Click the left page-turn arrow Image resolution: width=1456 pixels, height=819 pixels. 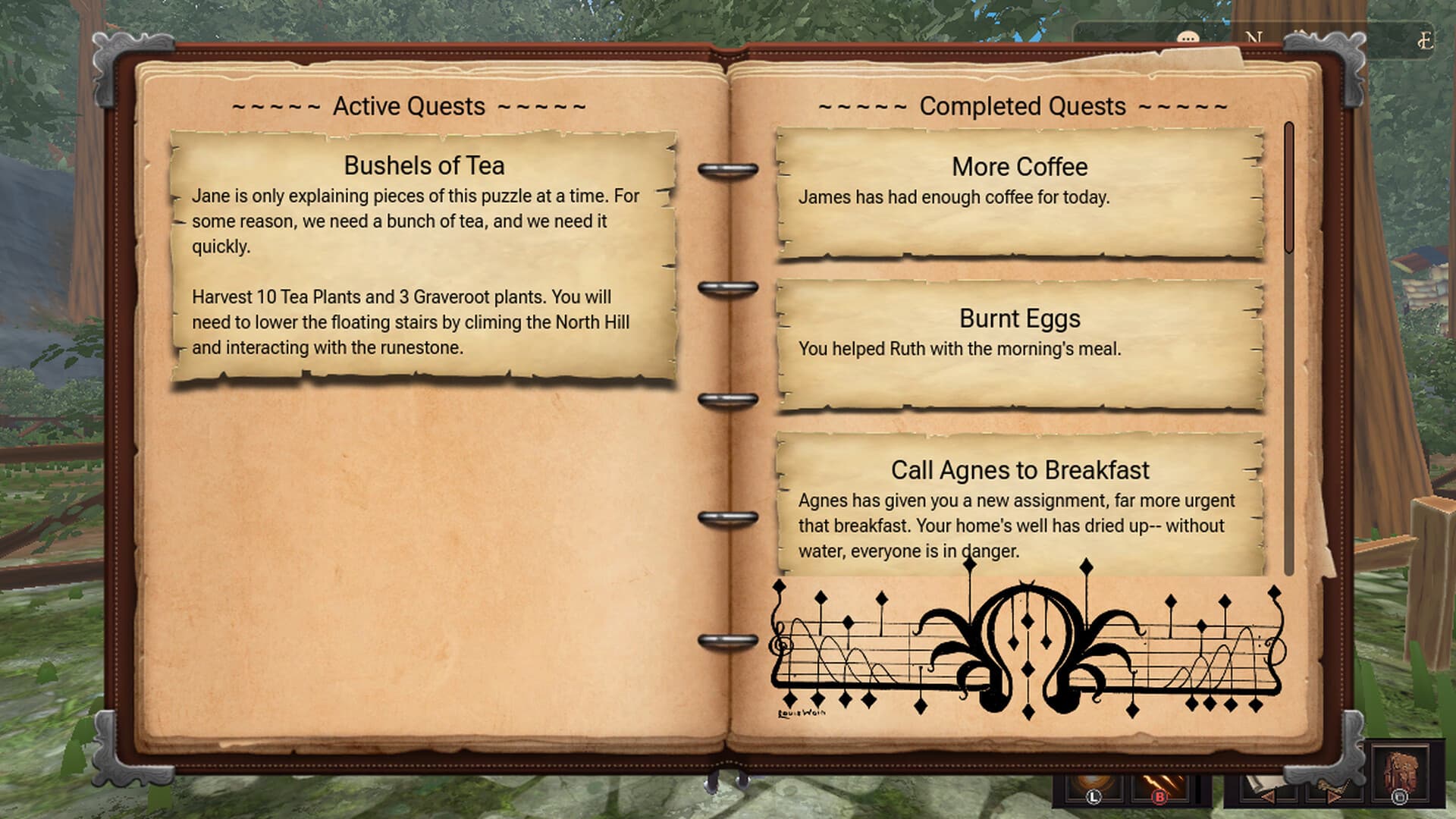tap(1267, 796)
